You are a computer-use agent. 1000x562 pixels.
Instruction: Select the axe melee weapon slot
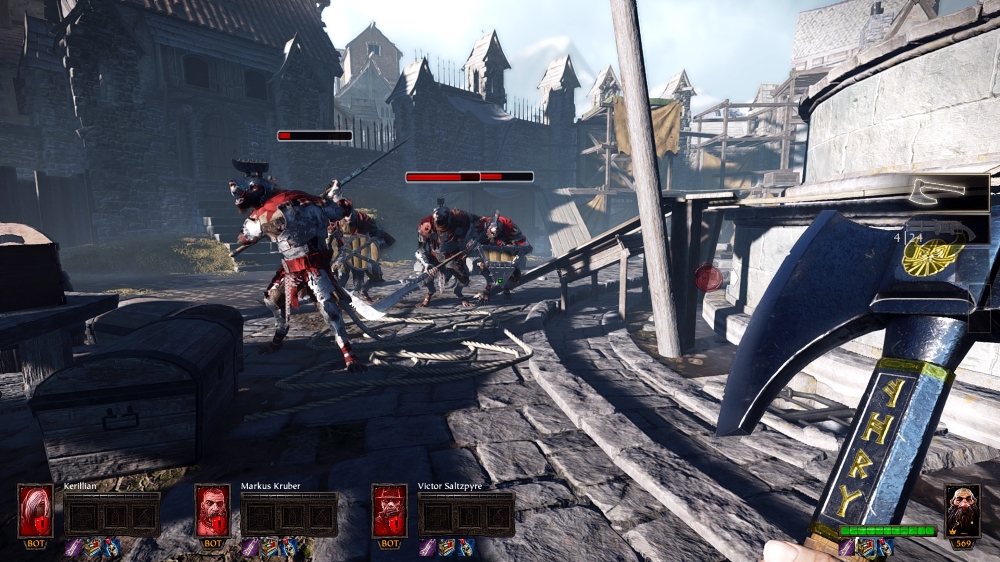point(947,192)
